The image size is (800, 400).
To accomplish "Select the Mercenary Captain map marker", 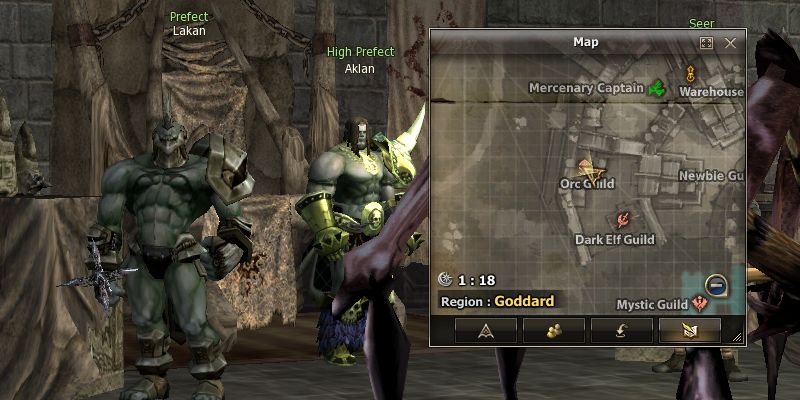I will click(657, 89).
